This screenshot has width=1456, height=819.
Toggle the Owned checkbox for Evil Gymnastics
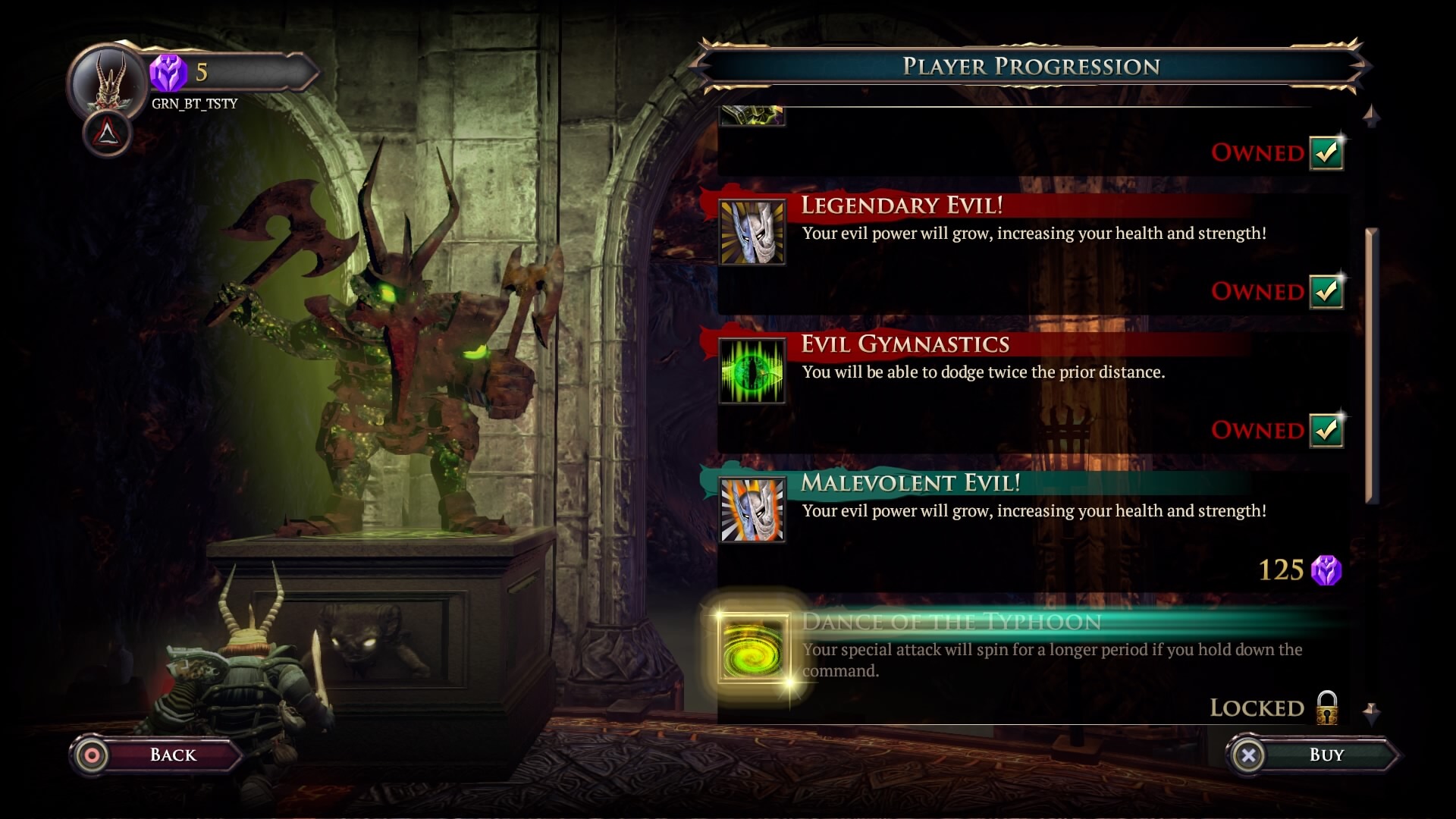pyautogui.click(x=1327, y=431)
